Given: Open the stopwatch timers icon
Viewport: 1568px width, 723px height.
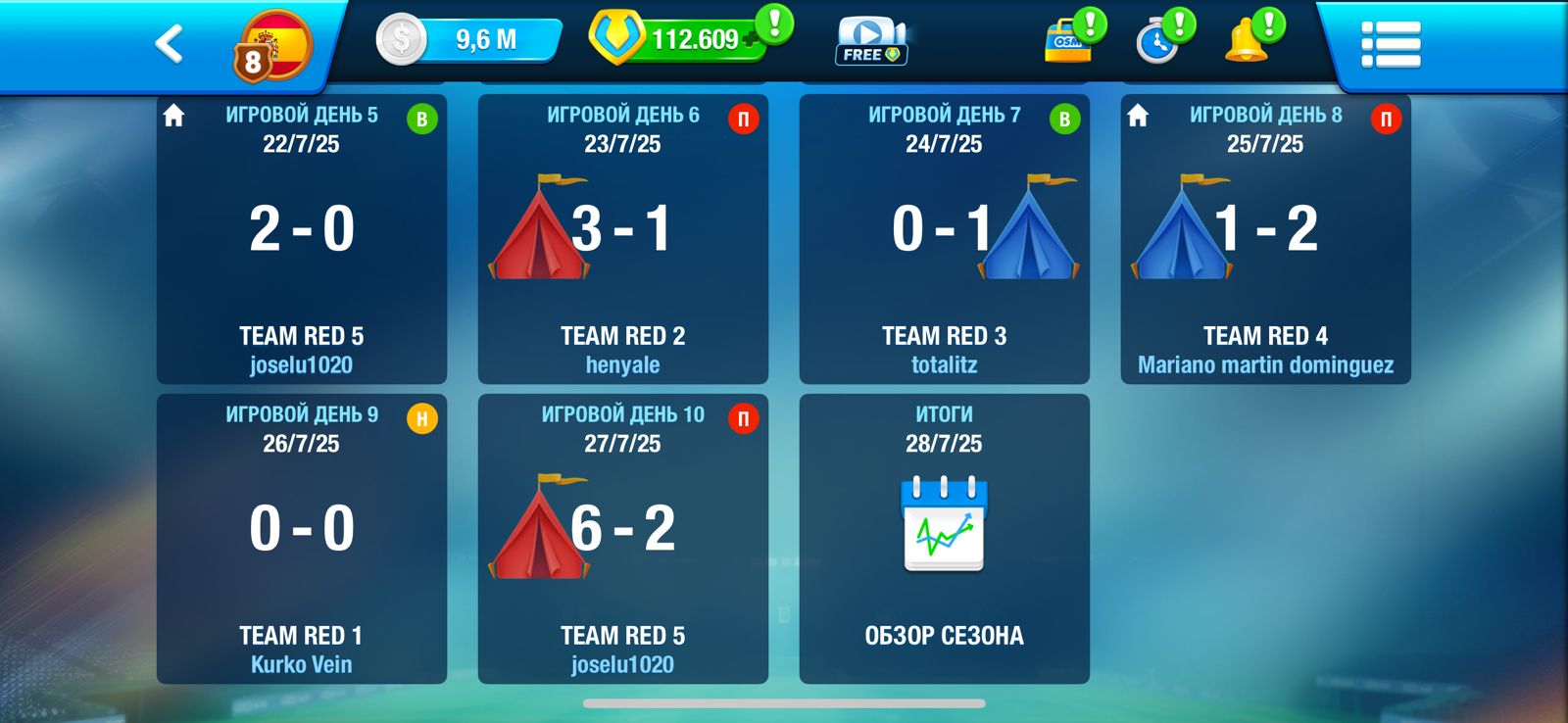Looking at the screenshot, I should (1158, 42).
